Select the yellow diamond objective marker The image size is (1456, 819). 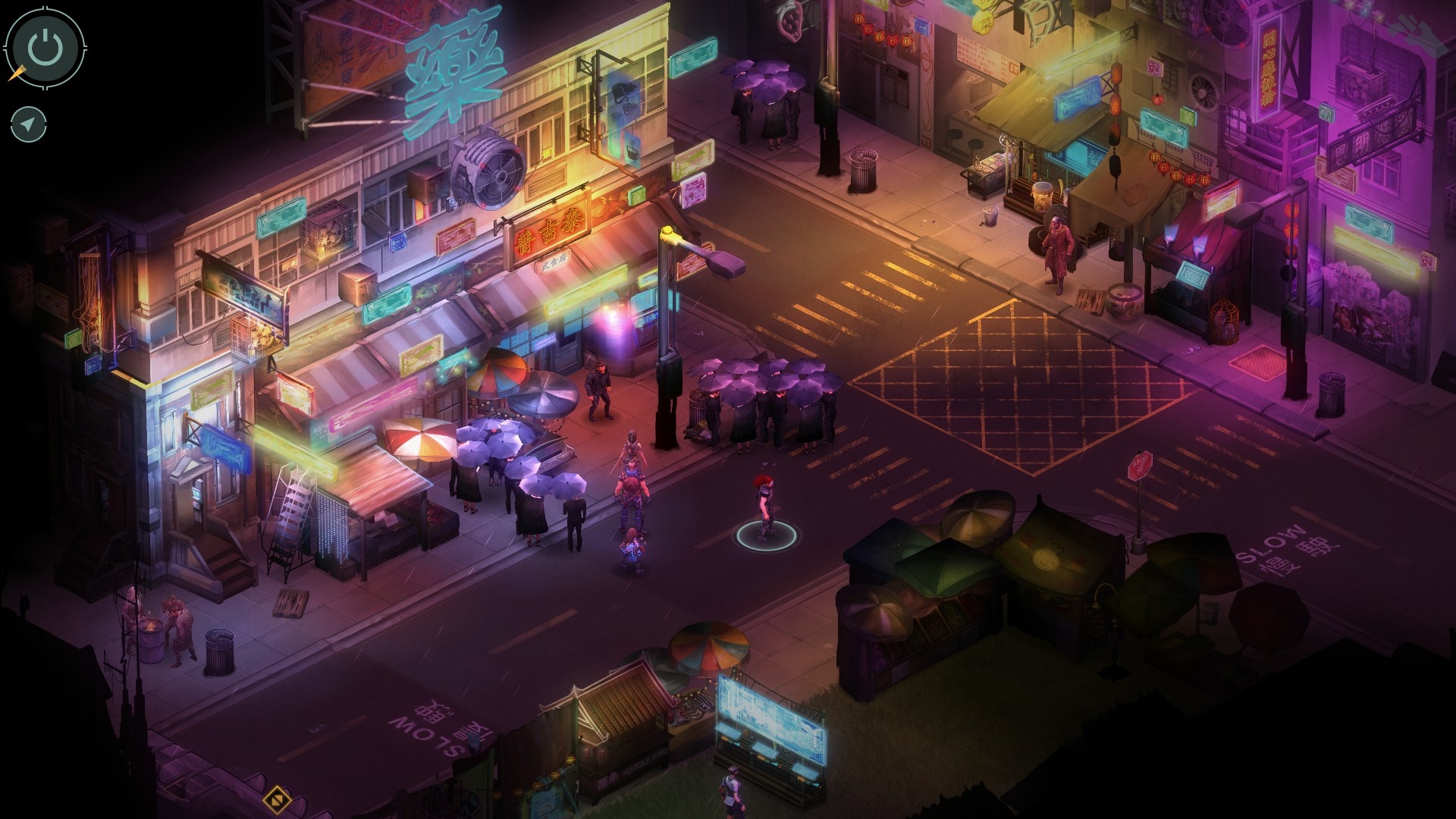click(275, 799)
